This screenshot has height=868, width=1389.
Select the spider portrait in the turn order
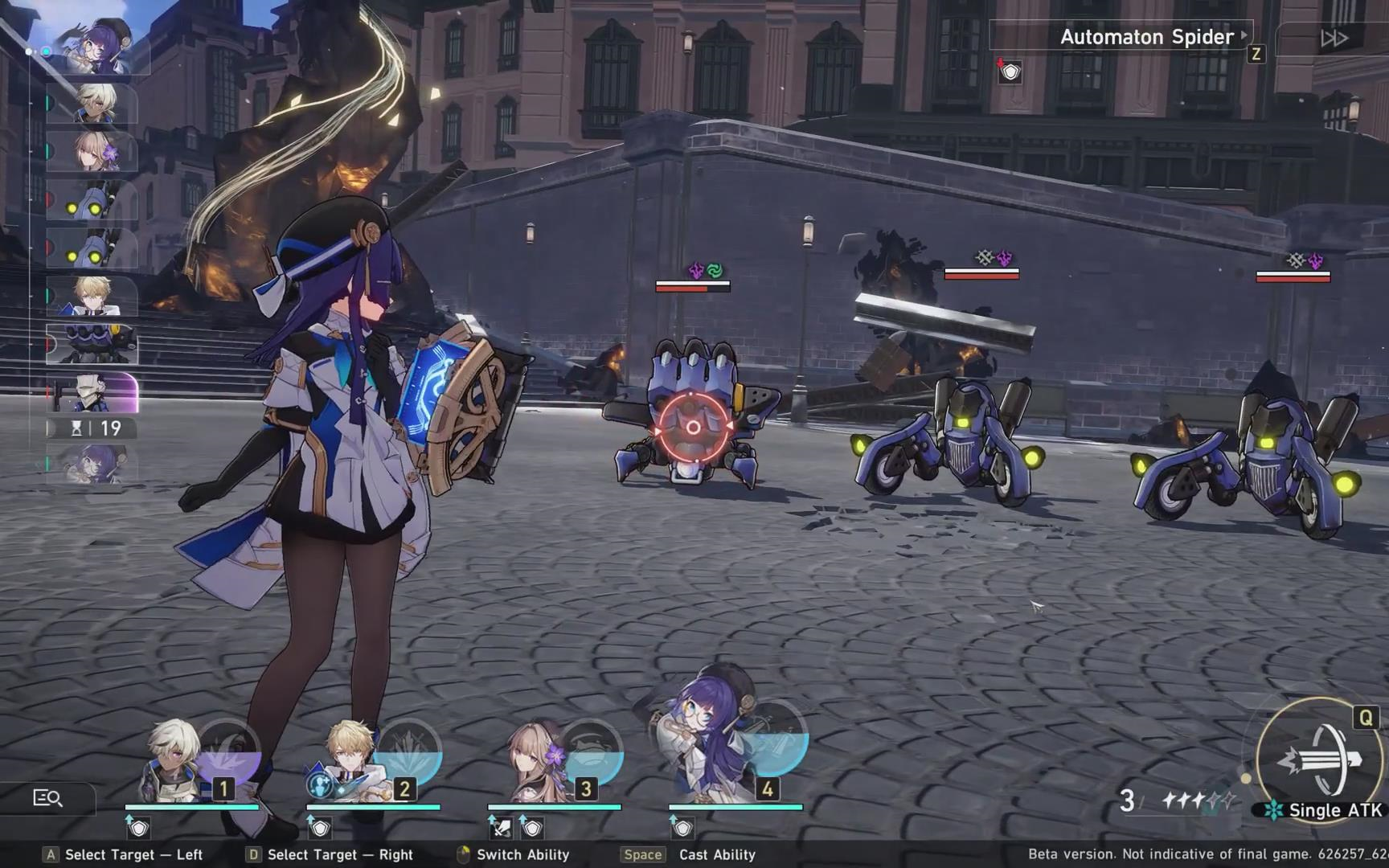coord(92,343)
